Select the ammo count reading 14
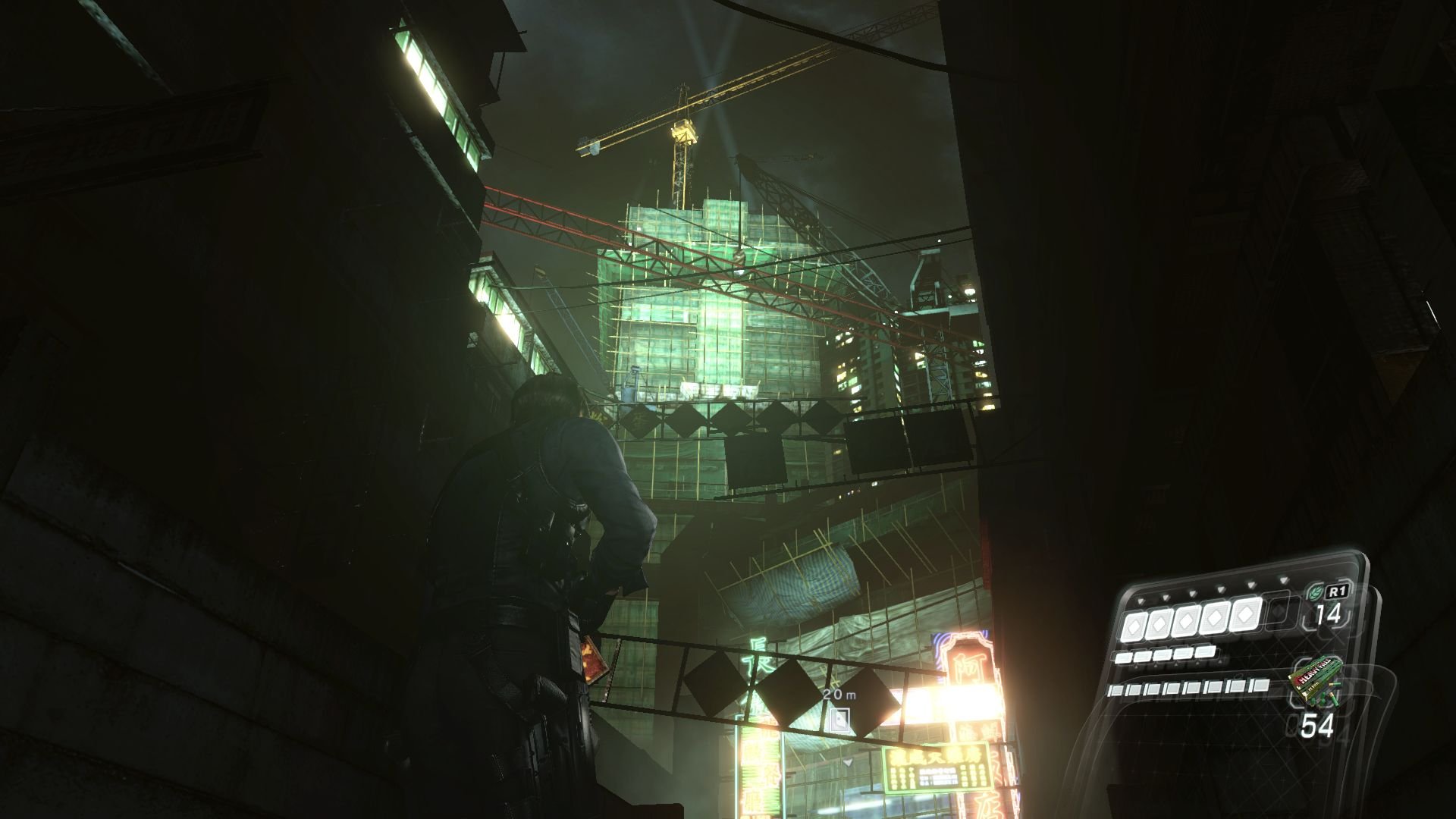The width and height of the screenshot is (1456, 819). tap(1328, 614)
